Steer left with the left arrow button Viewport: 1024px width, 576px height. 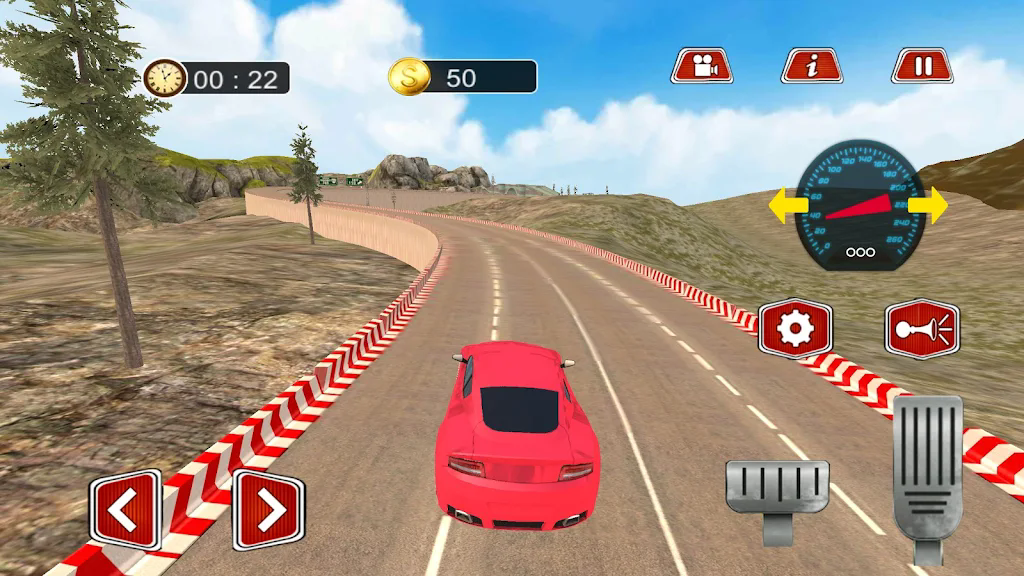coord(125,510)
